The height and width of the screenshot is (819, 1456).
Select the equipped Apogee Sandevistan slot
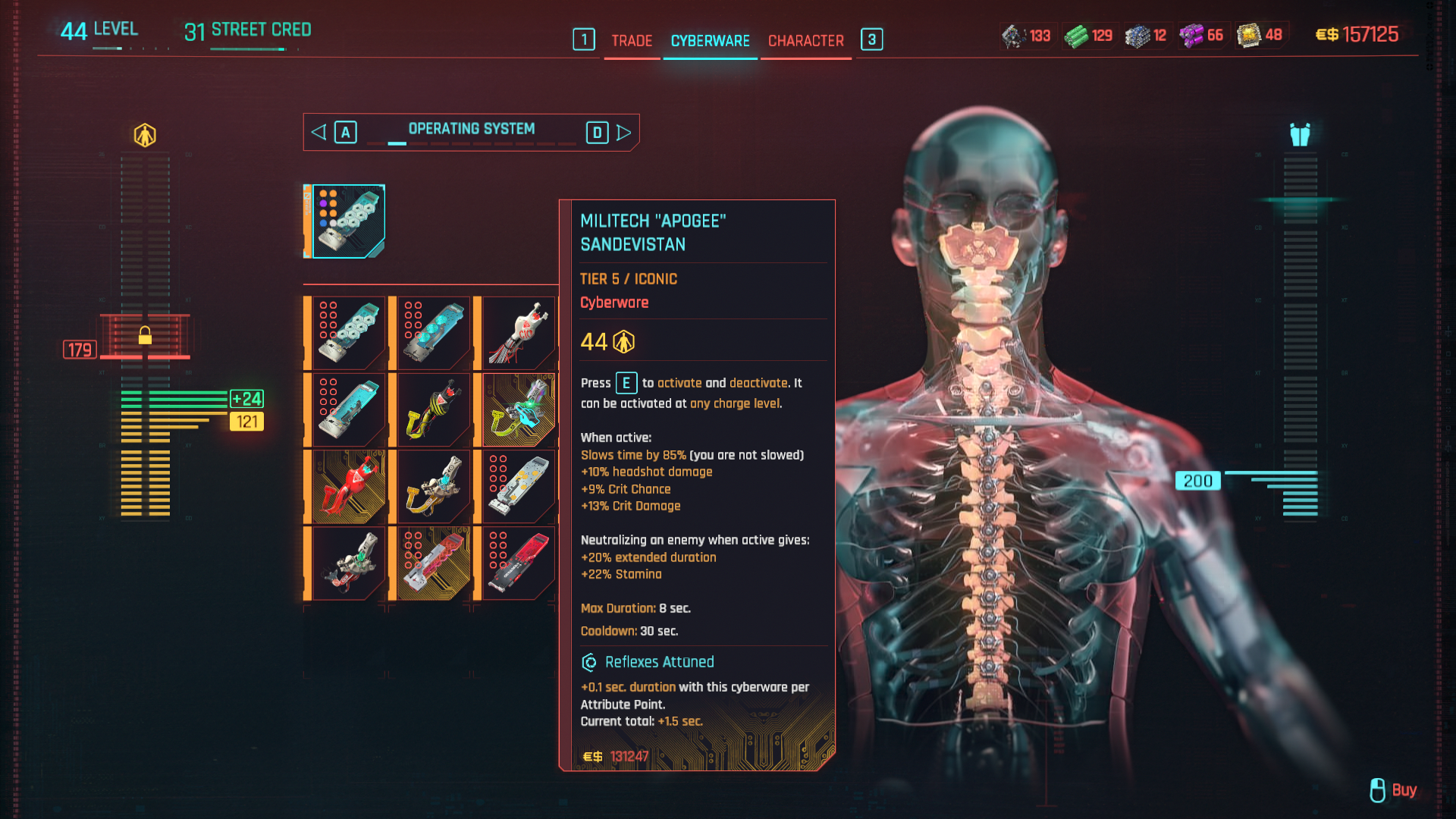click(348, 221)
